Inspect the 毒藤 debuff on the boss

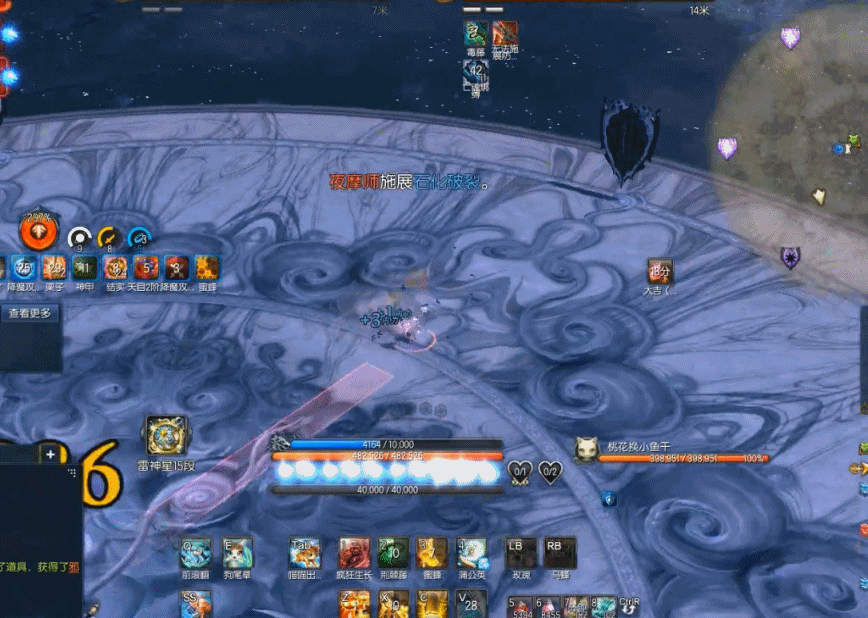click(x=475, y=33)
